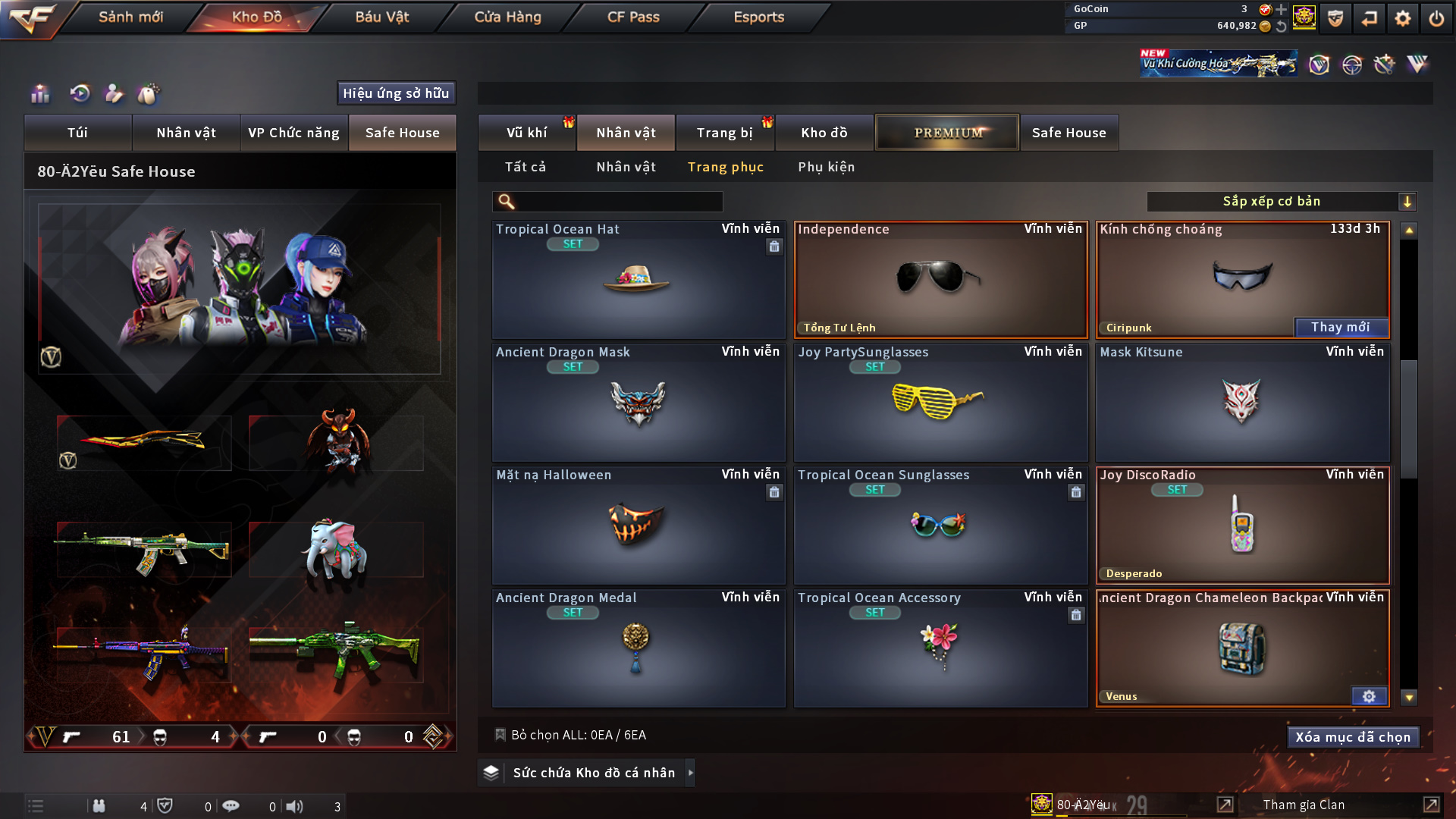Go to the Cửa Hàng shop

507,17
